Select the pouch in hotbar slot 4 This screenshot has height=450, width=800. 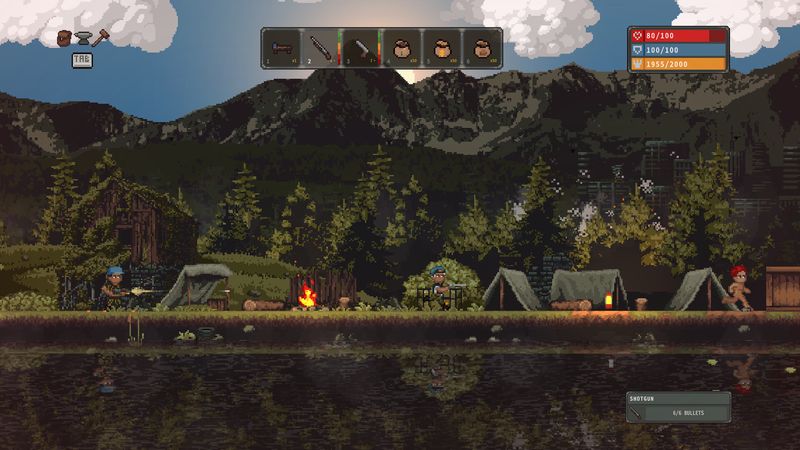coord(401,47)
